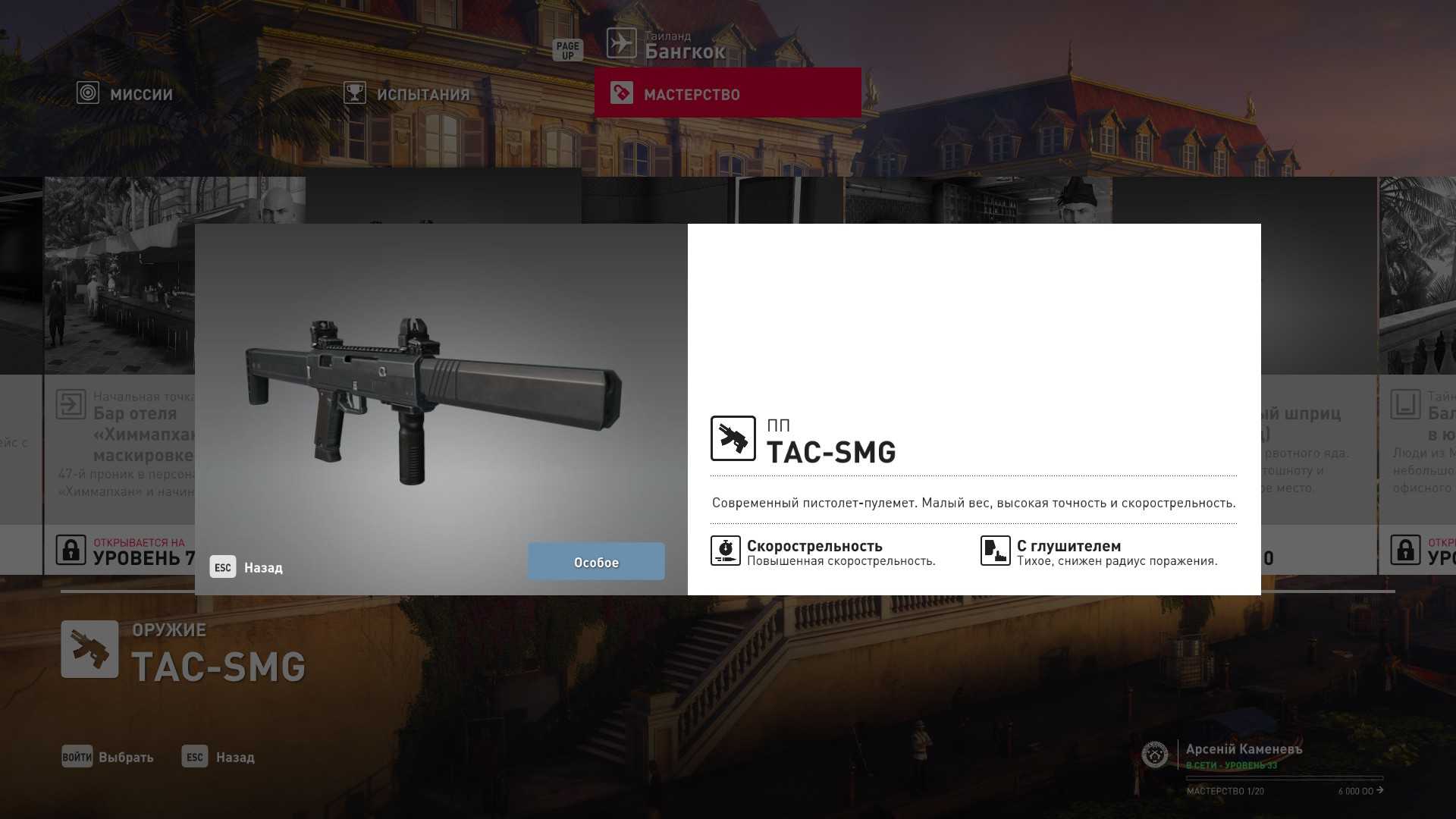Open the Арсеній Каменевъ player profile
The width and height of the screenshot is (1456, 819).
(x=1243, y=750)
